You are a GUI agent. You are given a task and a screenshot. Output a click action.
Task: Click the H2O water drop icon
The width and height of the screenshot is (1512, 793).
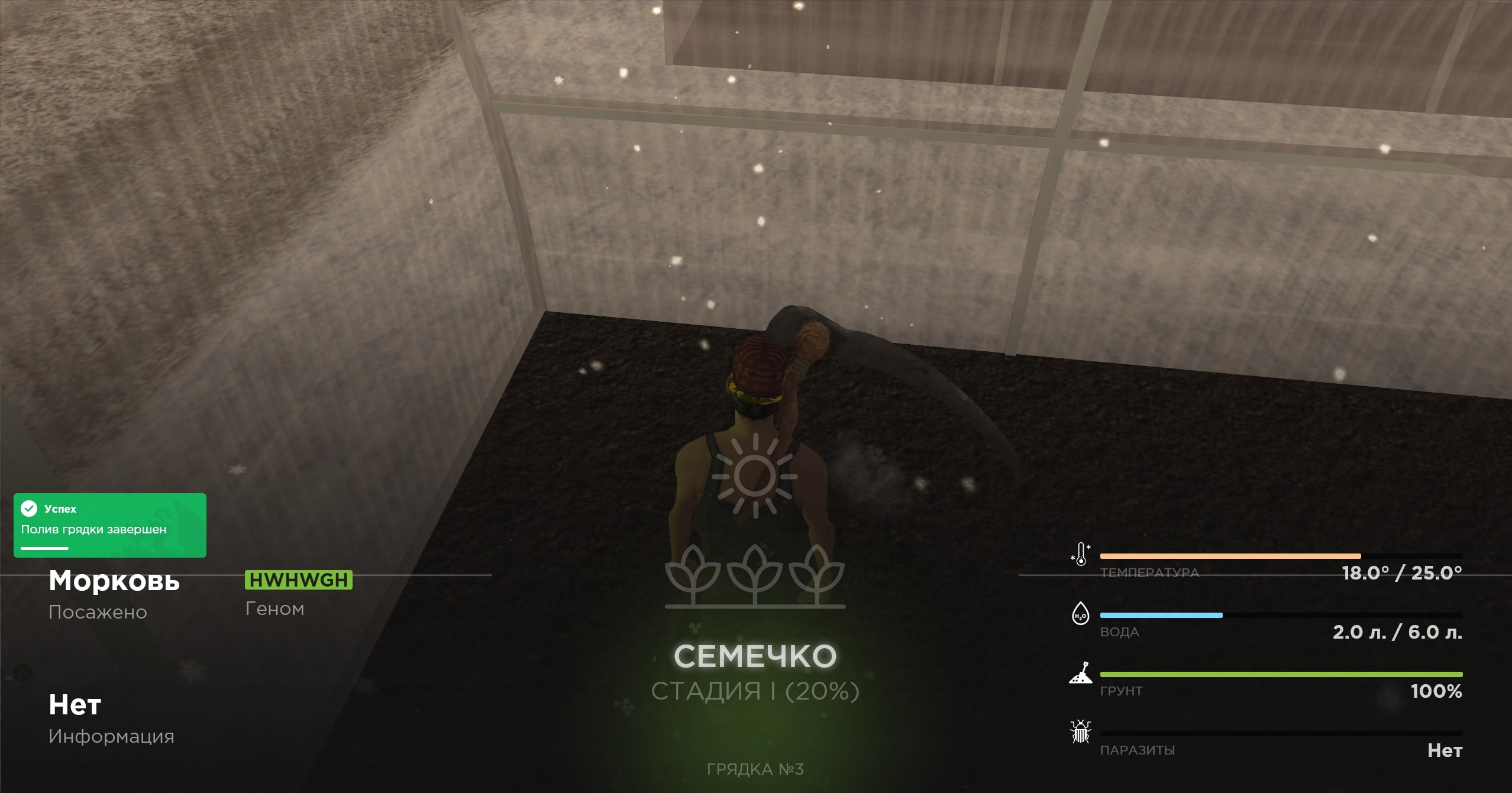pyautogui.click(x=1080, y=614)
